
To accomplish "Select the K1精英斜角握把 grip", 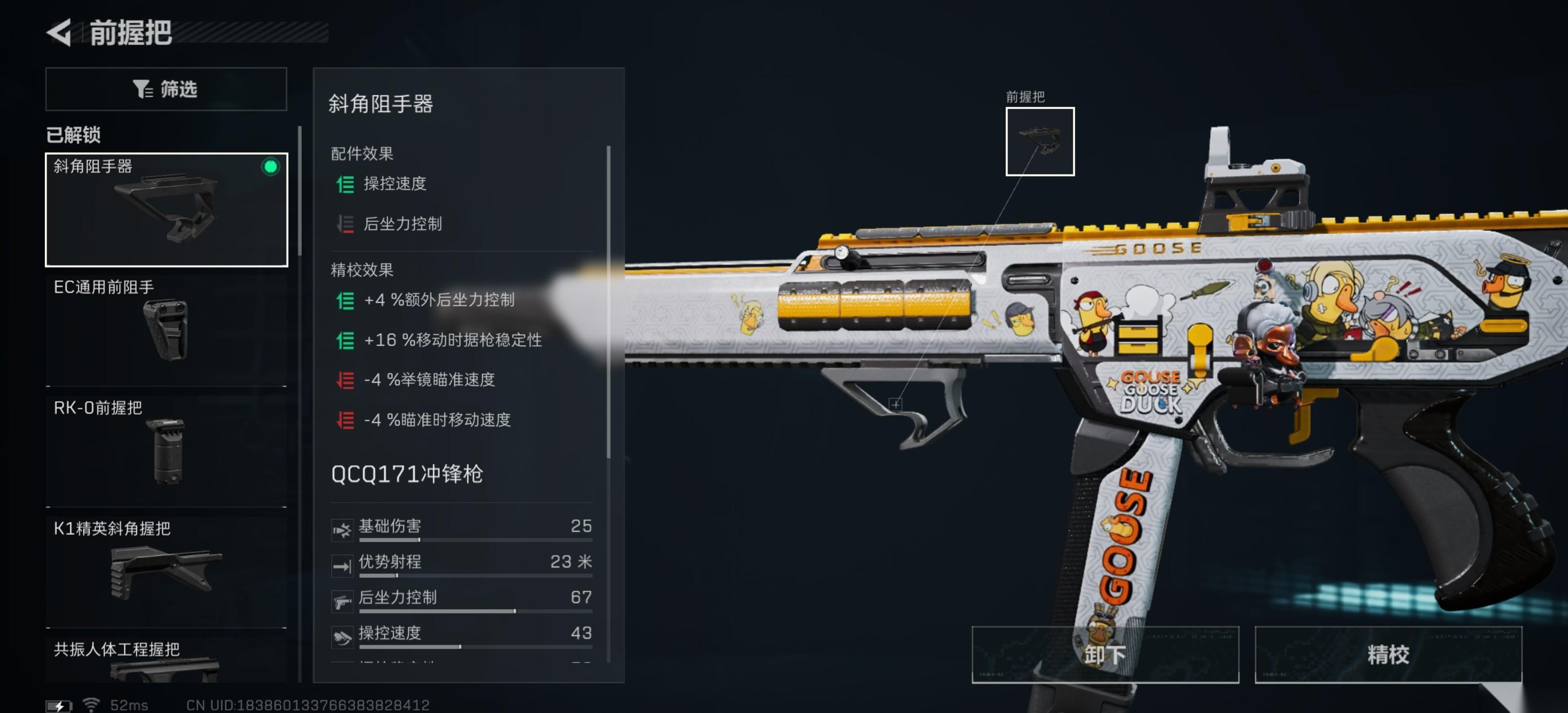I will 166,570.
